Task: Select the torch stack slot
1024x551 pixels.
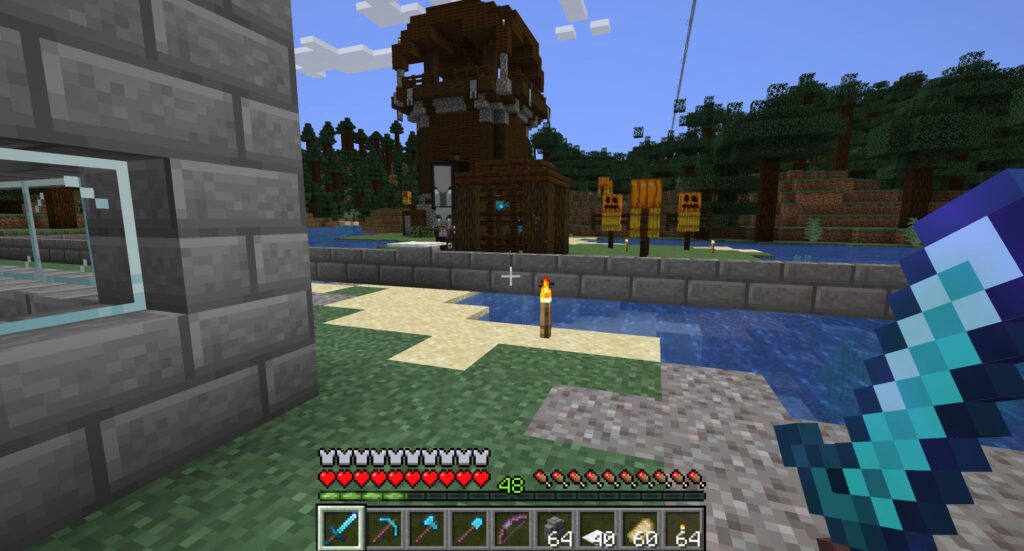Action: pyautogui.click(x=684, y=527)
